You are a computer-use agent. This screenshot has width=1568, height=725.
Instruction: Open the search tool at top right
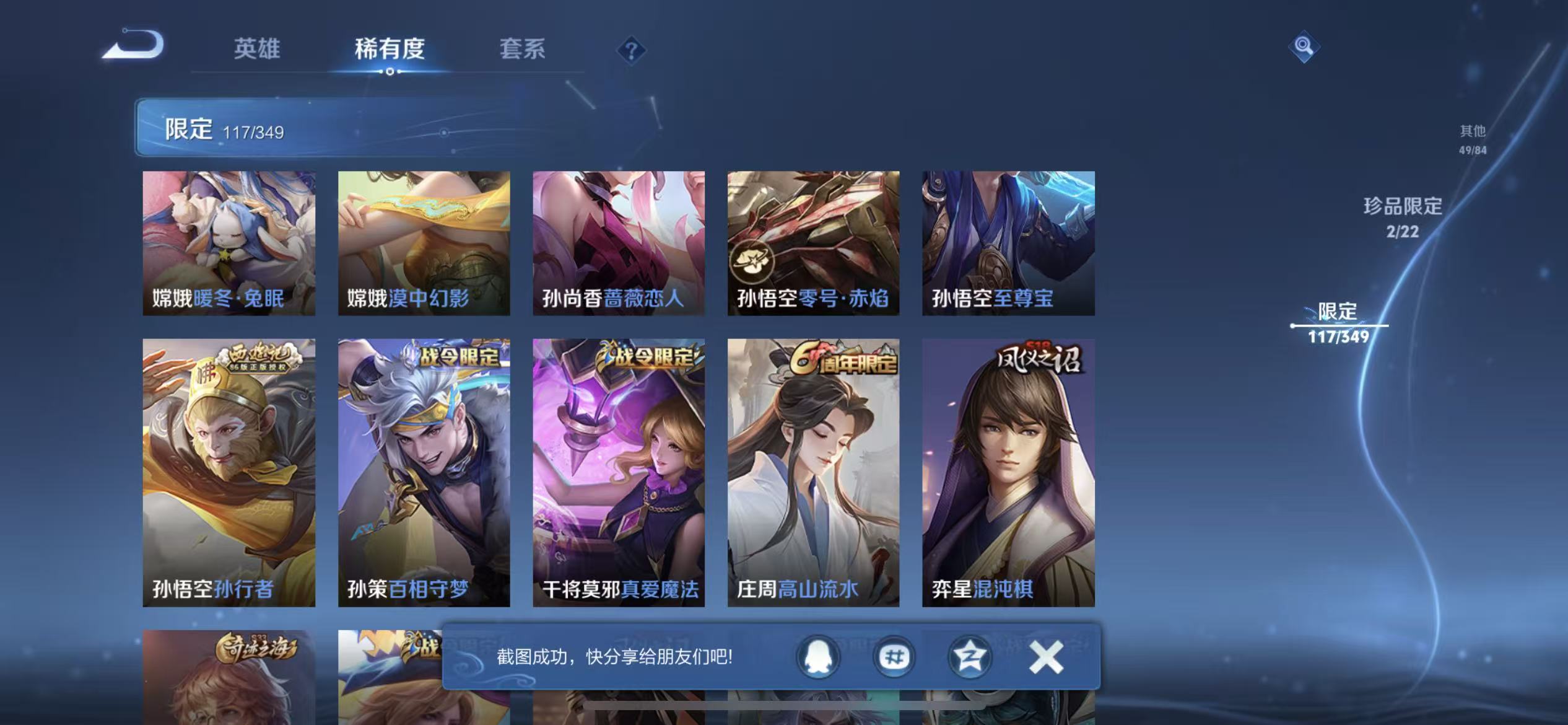[x=1304, y=46]
